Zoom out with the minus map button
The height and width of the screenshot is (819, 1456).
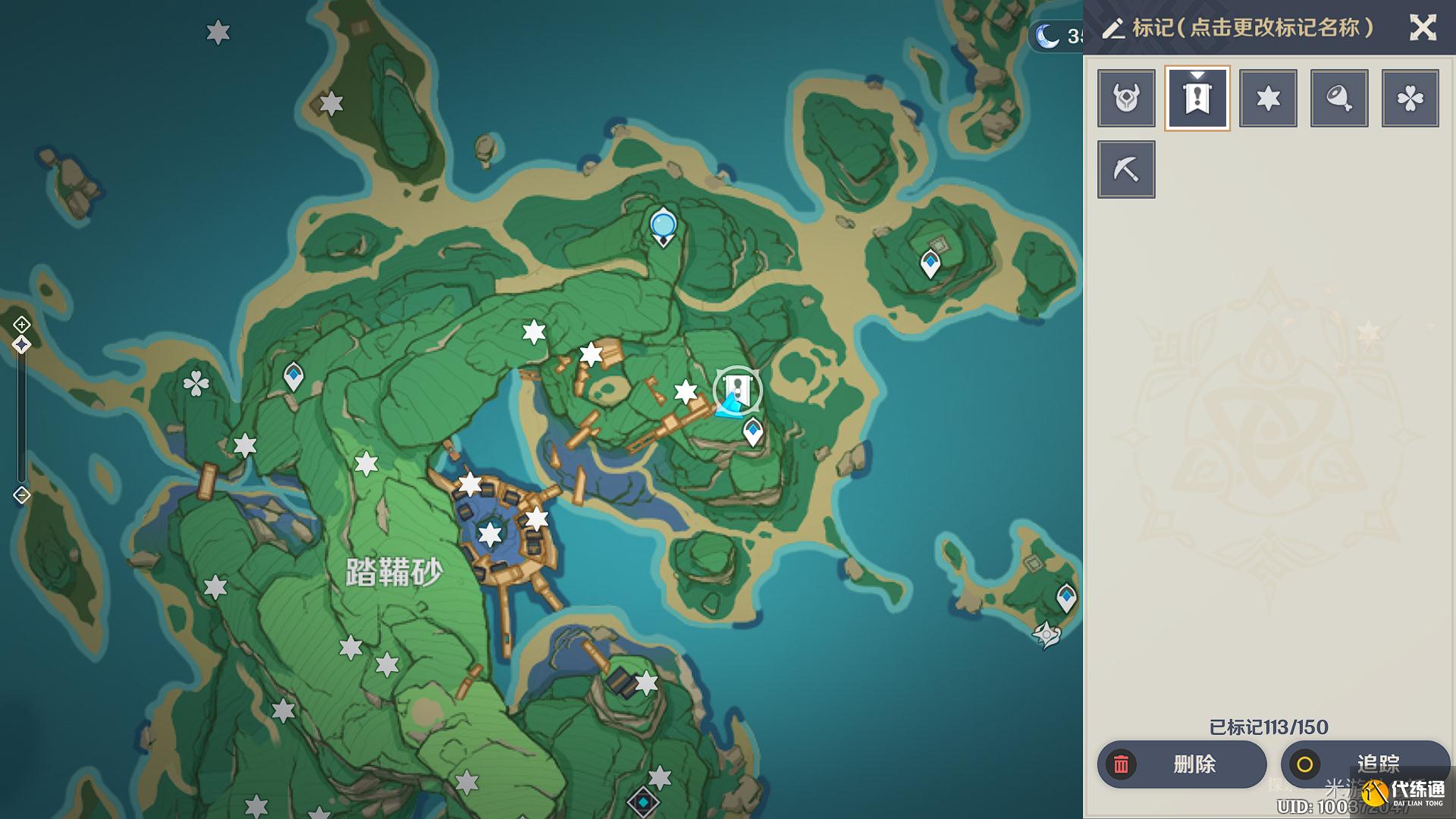(x=21, y=495)
